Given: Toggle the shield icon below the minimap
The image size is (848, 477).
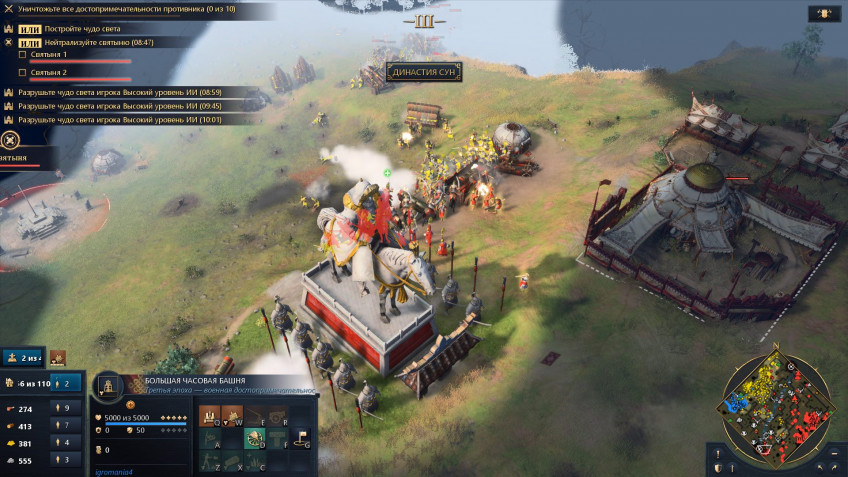Looking at the screenshot, I should click(x=717, y=468).
